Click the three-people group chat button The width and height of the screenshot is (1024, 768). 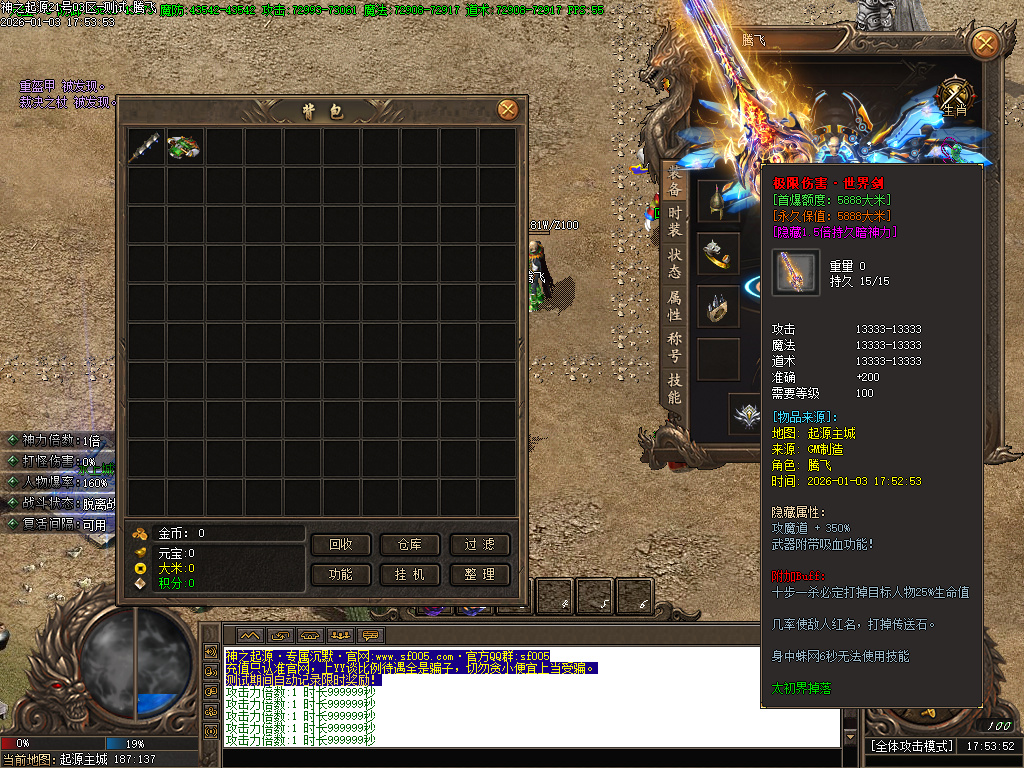coord(340,636)
